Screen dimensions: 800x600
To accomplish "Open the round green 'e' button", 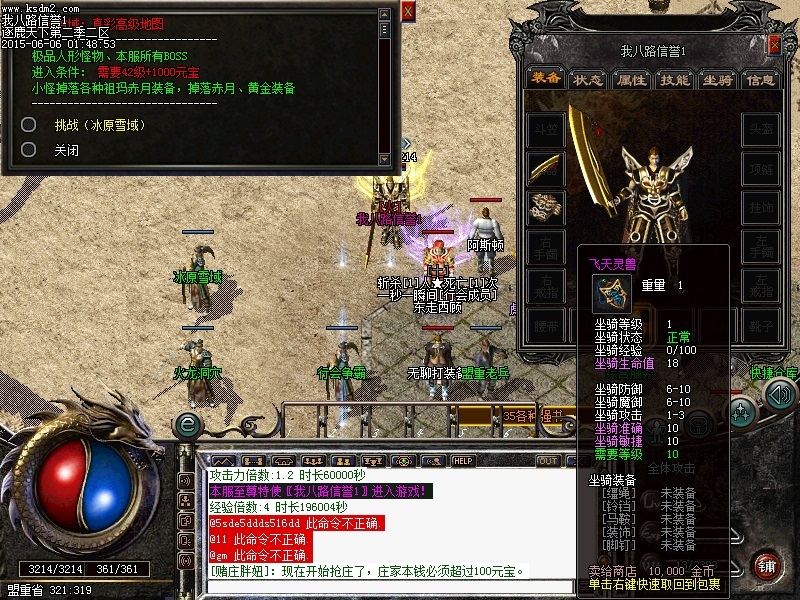I will click(186, 425).
